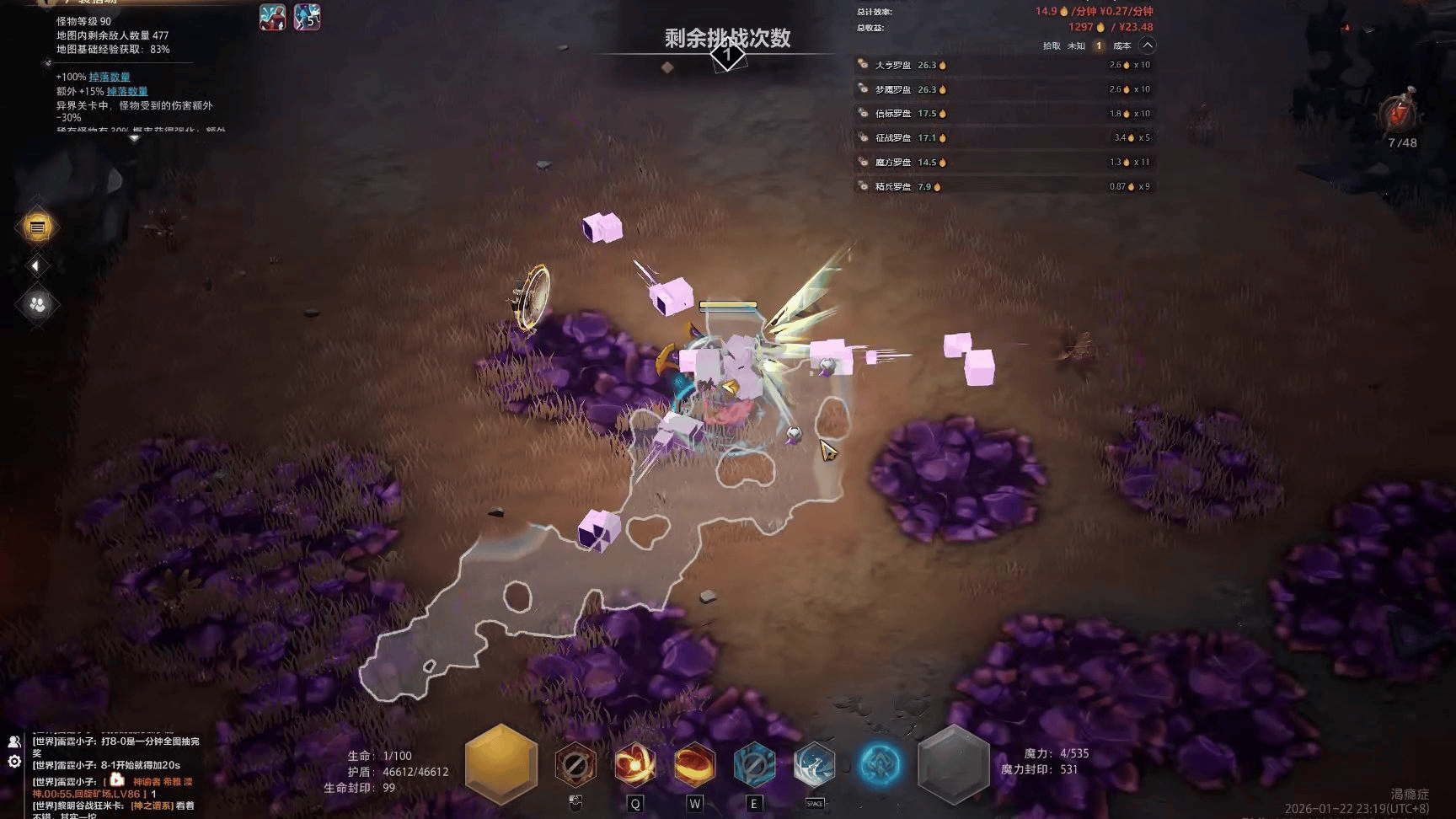
Task: Expand the map modifiers list downward arrow
Action: (x=134, y=138)
